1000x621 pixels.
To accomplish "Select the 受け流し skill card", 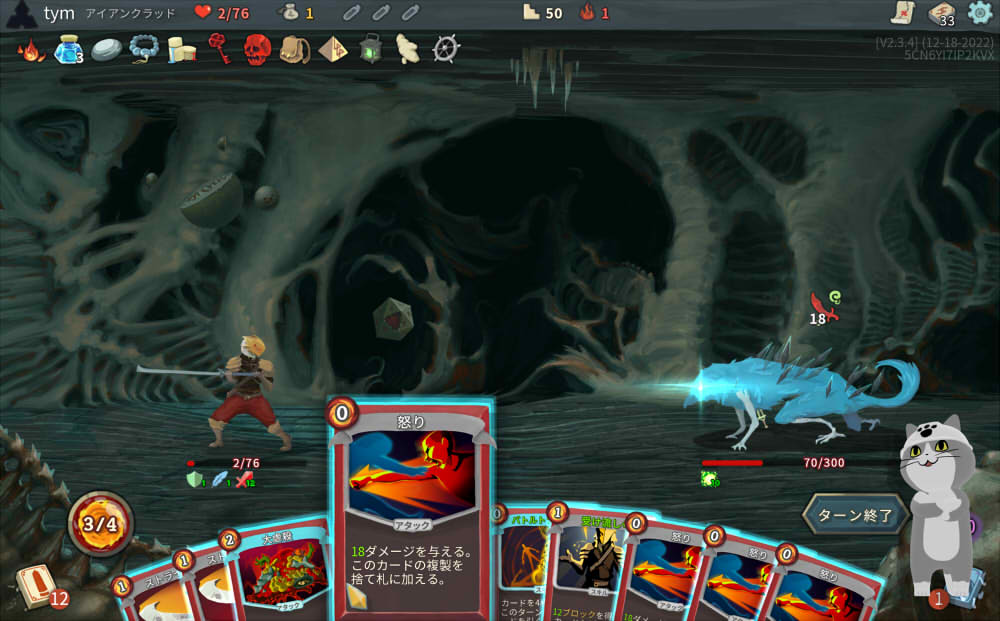I will click(x=588, y=560).
